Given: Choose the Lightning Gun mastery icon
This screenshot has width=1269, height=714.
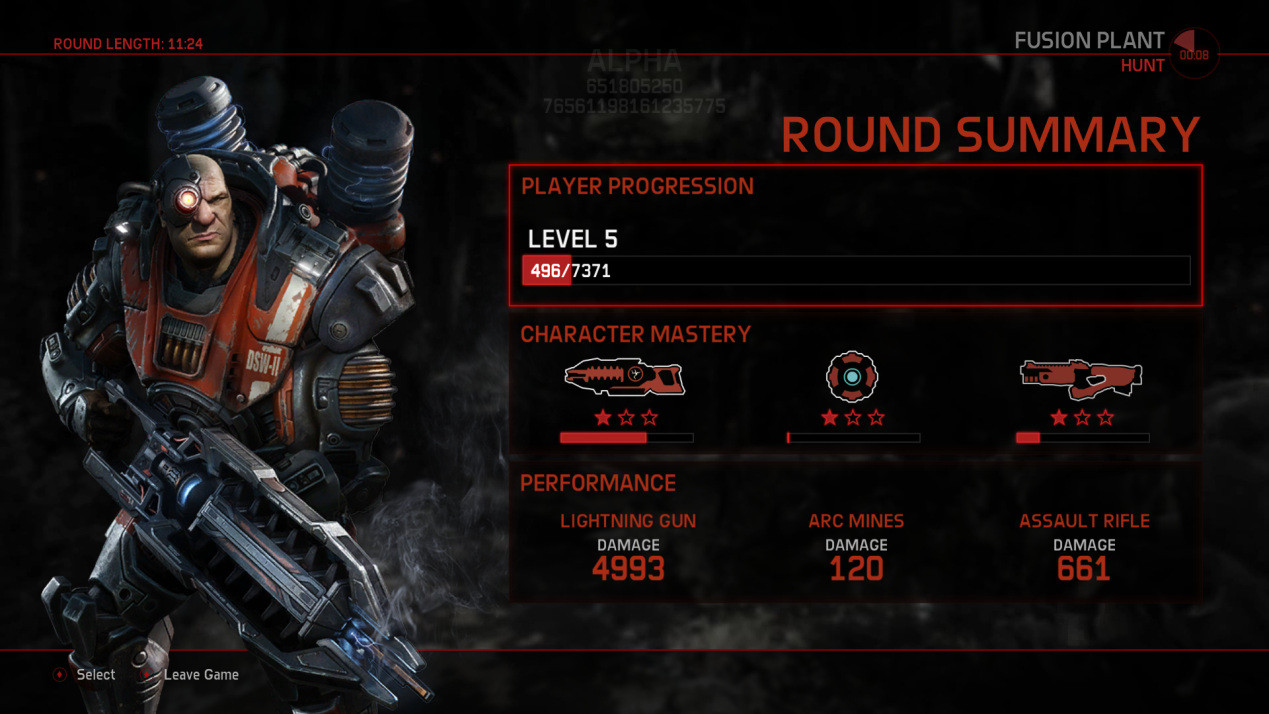Looking at the screenshot, I should coord(626,378).
